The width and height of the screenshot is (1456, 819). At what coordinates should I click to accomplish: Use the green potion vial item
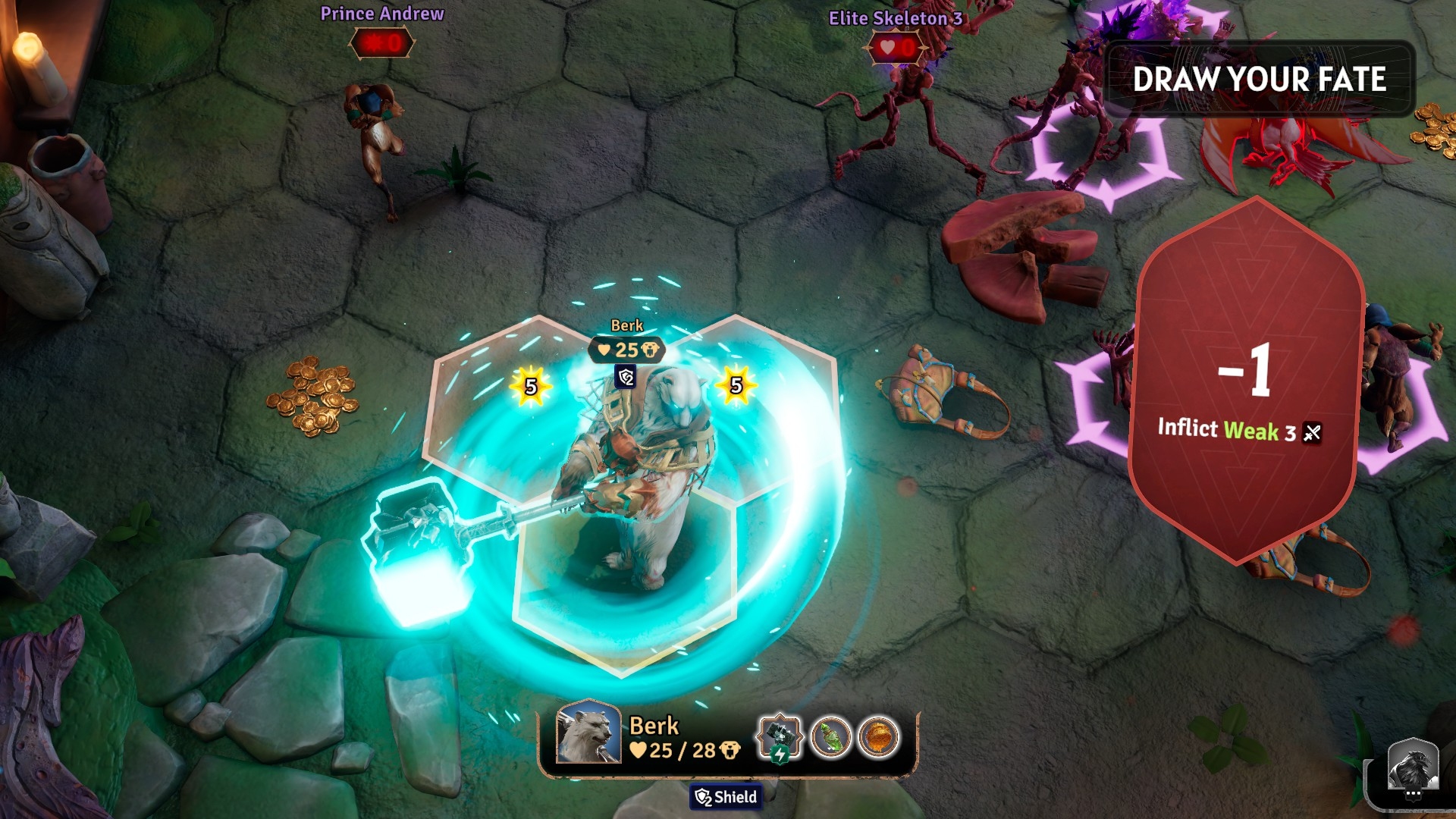(x=831, y=737)
